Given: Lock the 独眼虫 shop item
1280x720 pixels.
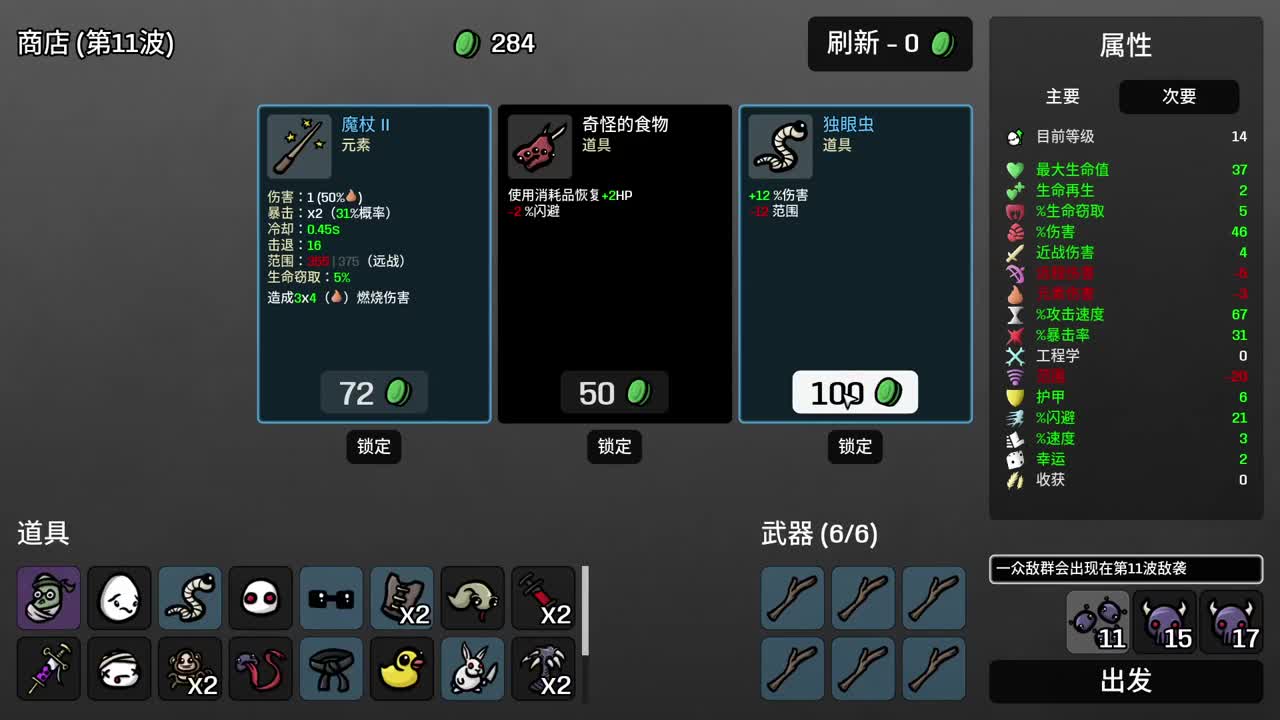Looking at the screenshot, I should 855,447.
